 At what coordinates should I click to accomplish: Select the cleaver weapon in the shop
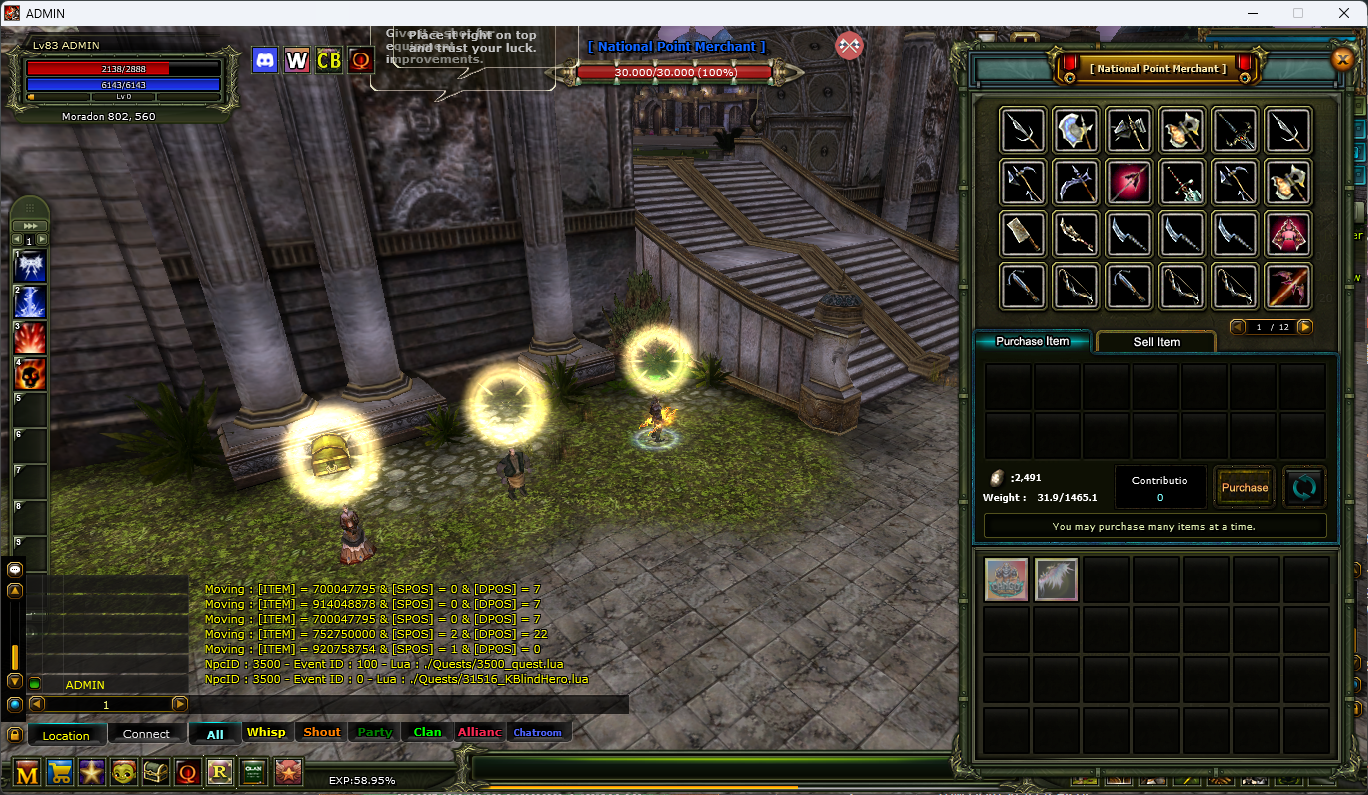tap(1023, 234)
